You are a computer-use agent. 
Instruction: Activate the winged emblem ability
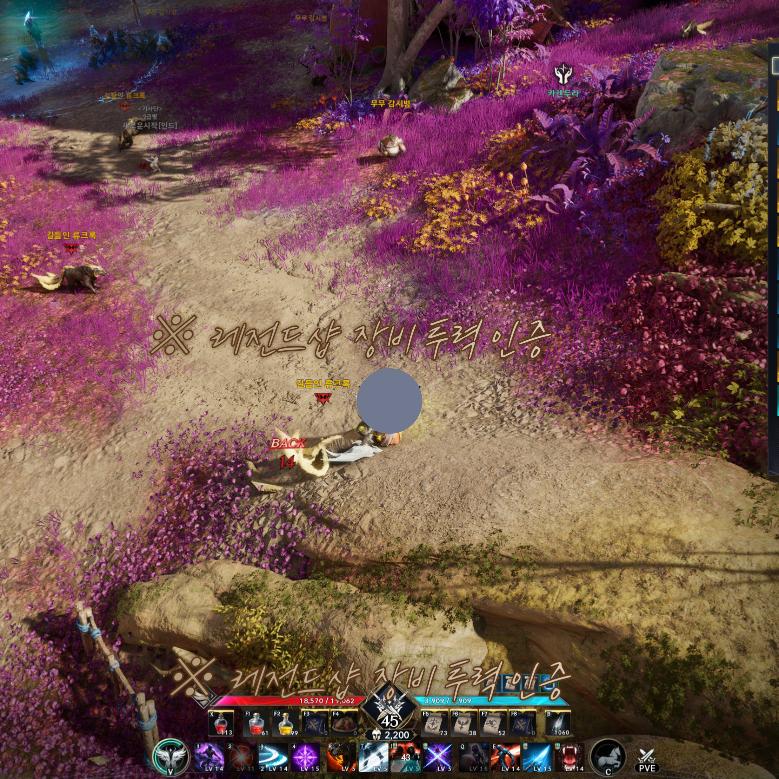(170, 757)
